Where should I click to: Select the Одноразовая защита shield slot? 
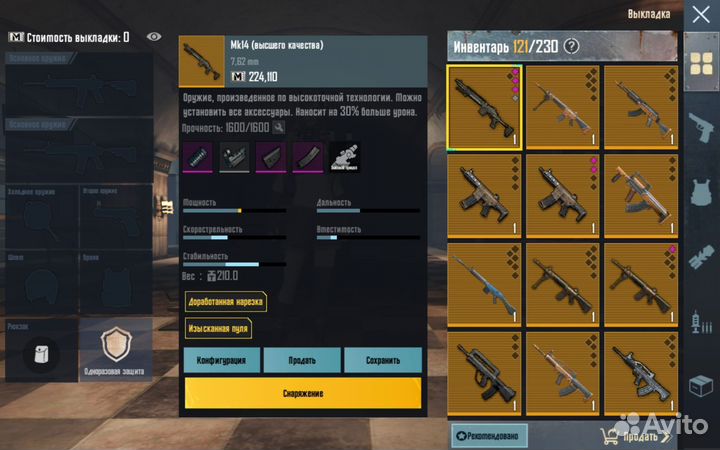[115, 351]
